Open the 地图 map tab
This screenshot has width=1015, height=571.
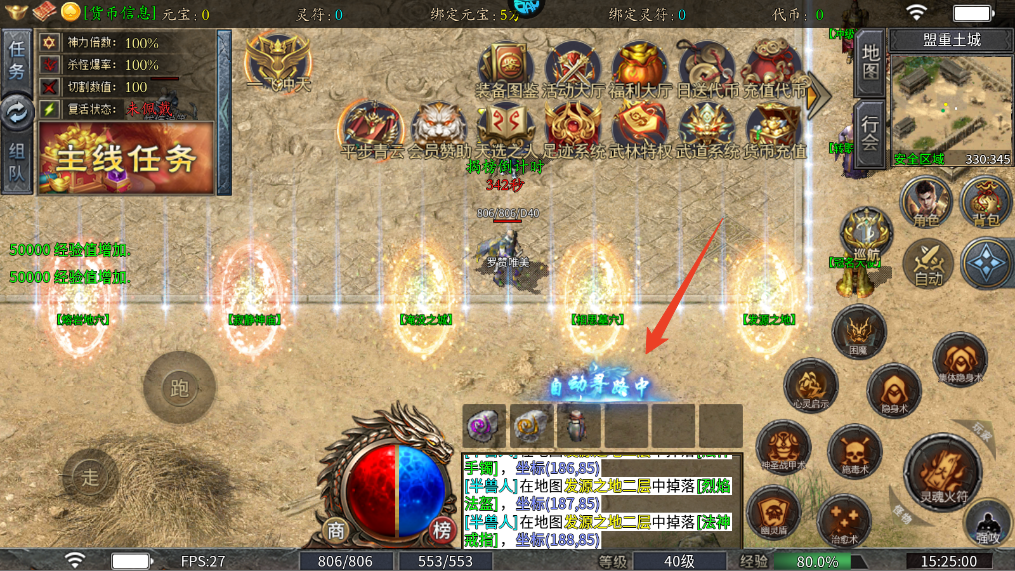[871, 62]
